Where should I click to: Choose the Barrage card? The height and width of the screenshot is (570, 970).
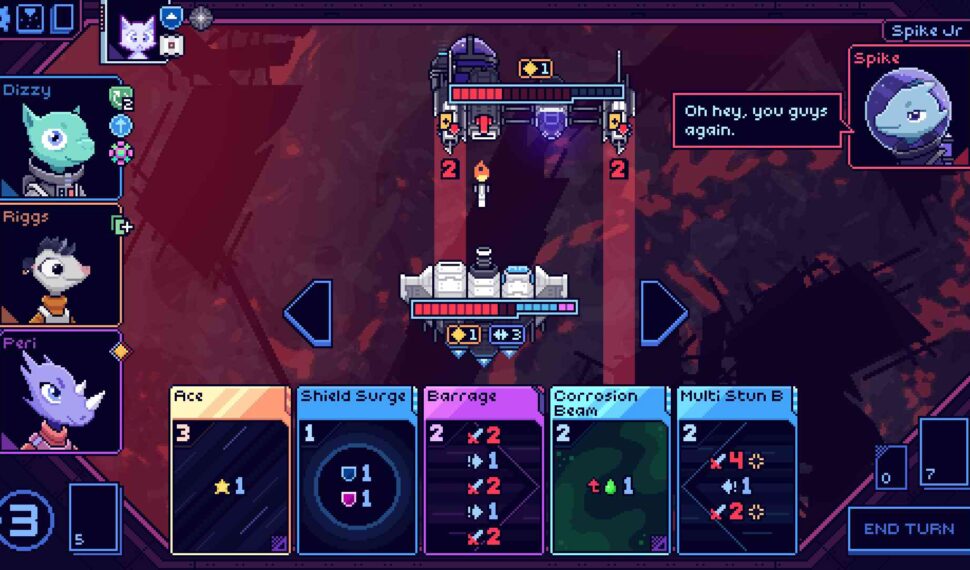[483, 470]
